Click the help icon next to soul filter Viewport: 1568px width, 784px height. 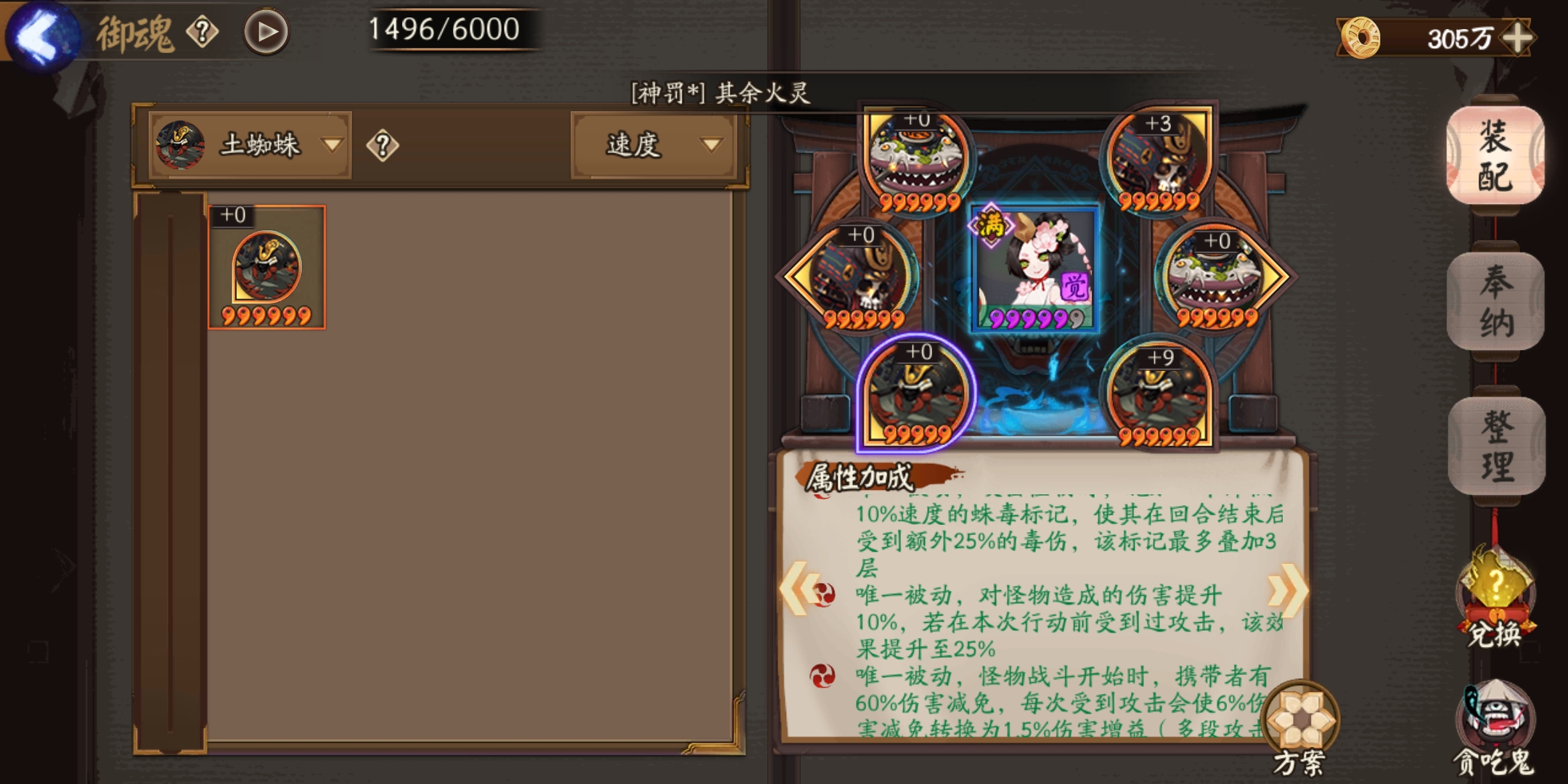pos(384,144)
